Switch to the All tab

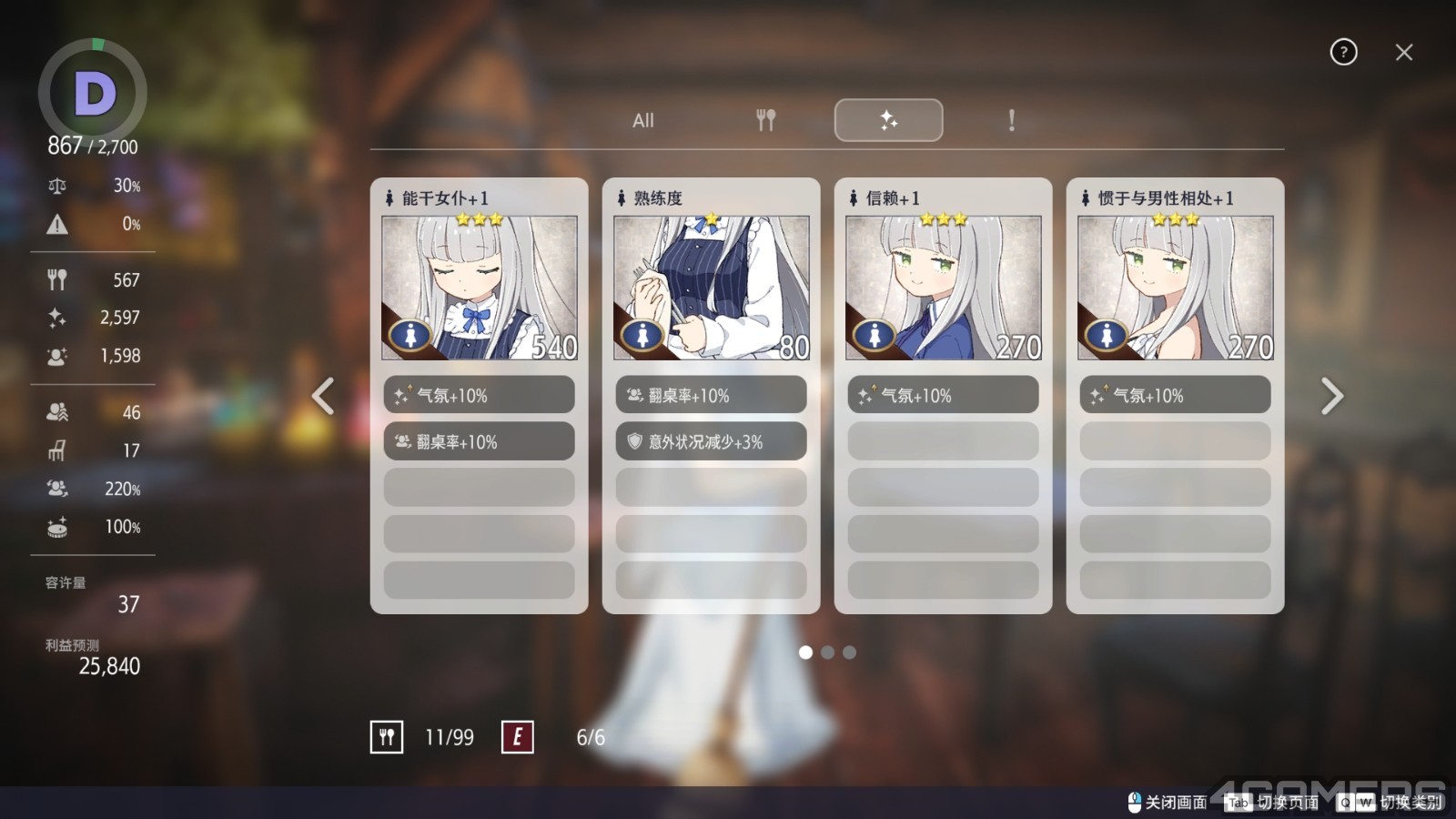coord(643,120)
